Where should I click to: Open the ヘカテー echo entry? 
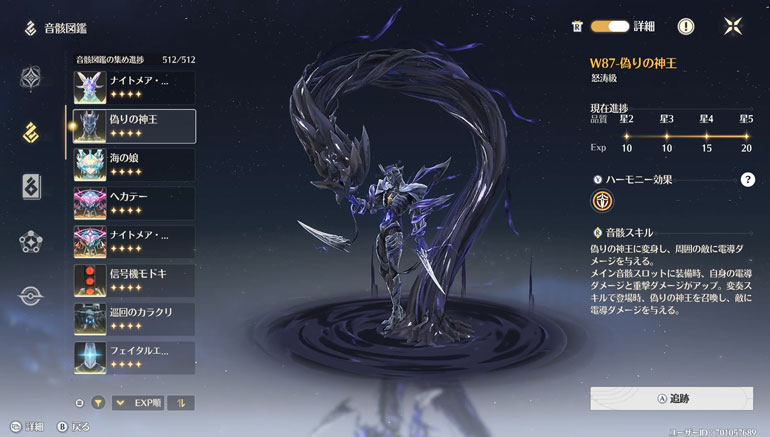tap(134, 203)
